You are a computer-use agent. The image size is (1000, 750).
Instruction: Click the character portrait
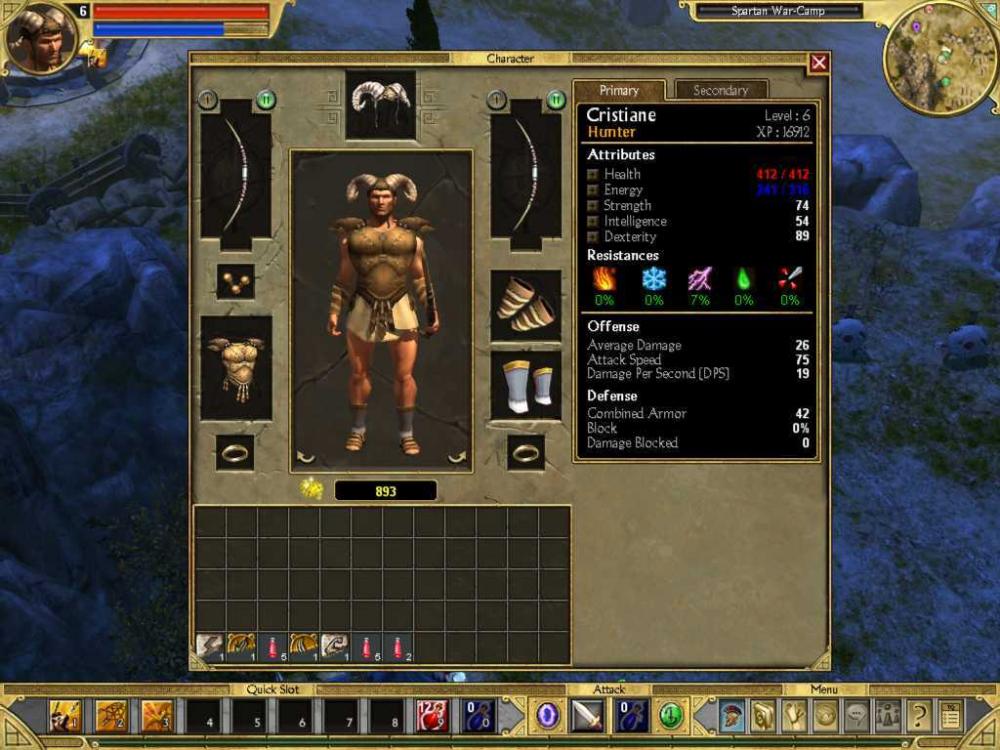42,40
